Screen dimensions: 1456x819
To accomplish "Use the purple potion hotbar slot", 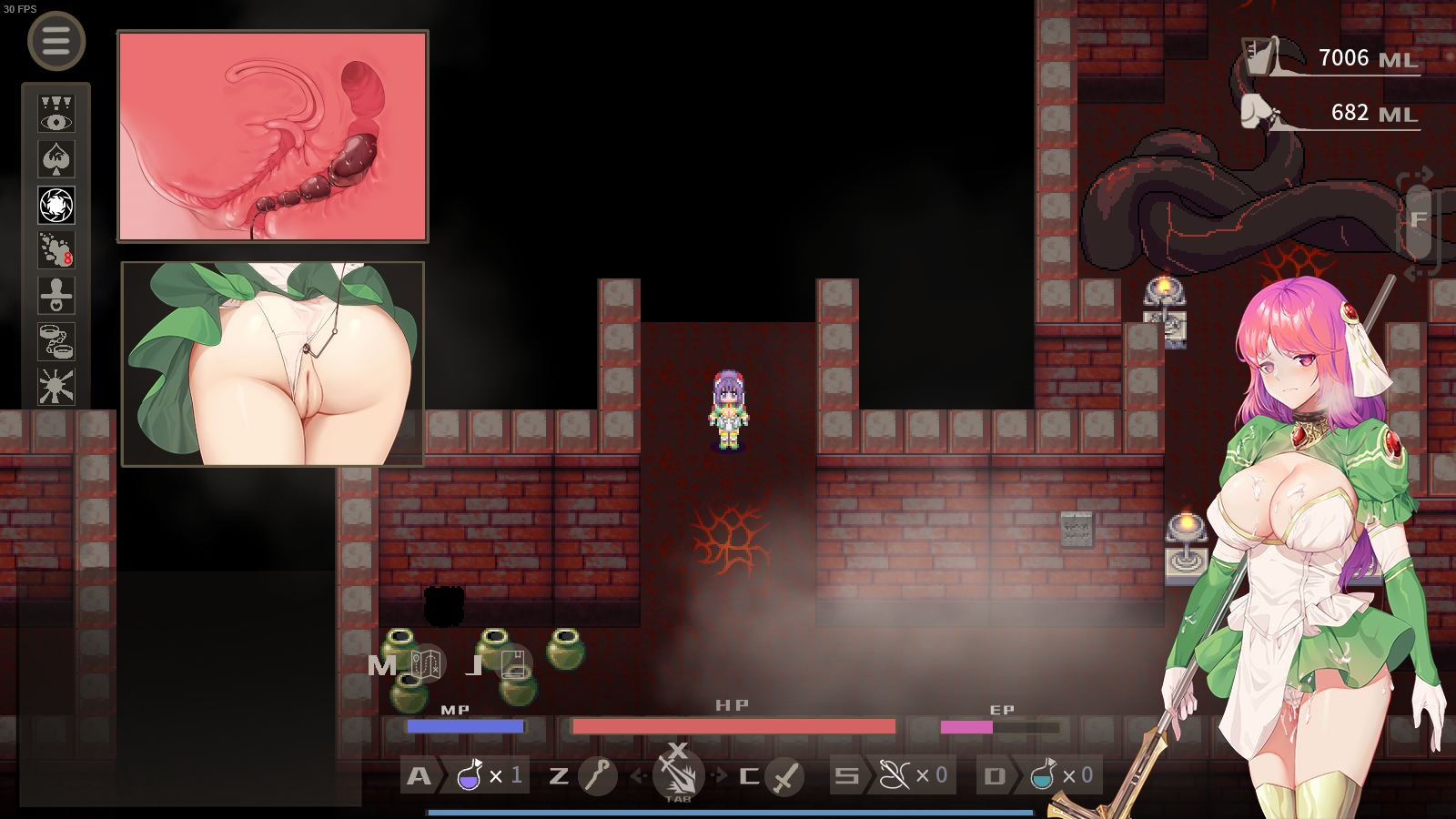I will (470, 775).
